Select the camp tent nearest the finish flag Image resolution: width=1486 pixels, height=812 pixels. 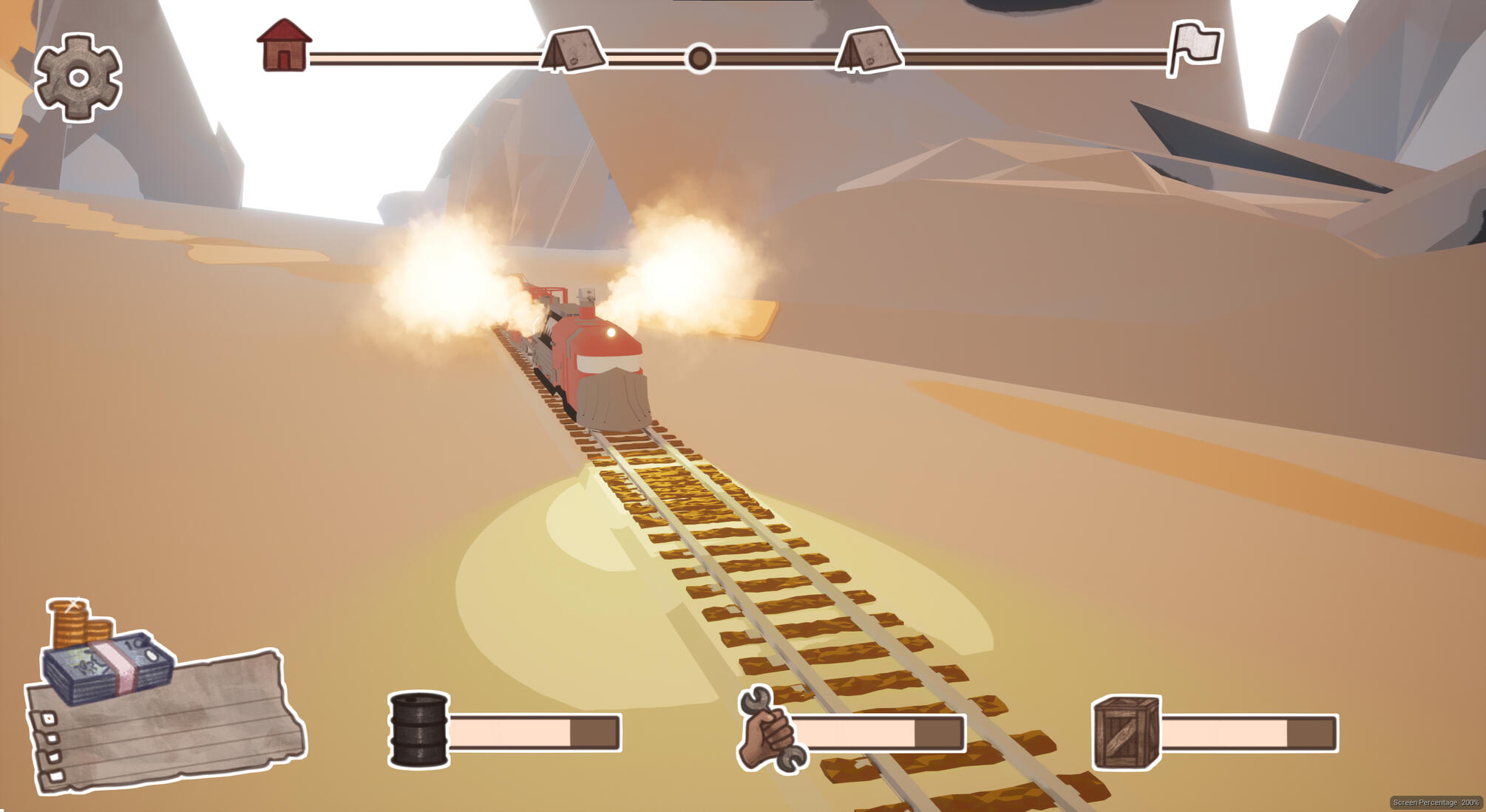pyautogui.click(x=869, y=51)
